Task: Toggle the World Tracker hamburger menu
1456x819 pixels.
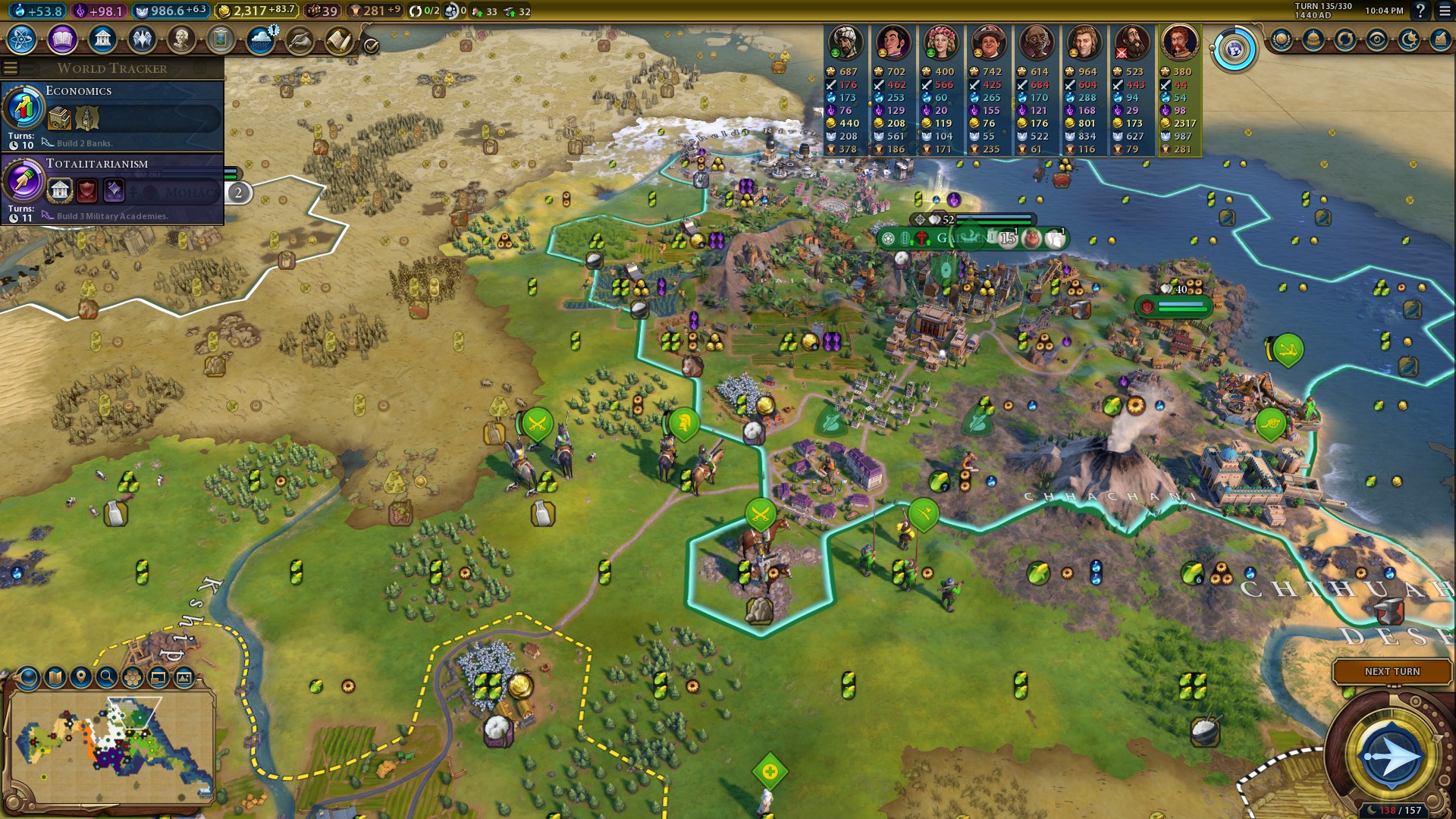Action: tap(11, 68)
